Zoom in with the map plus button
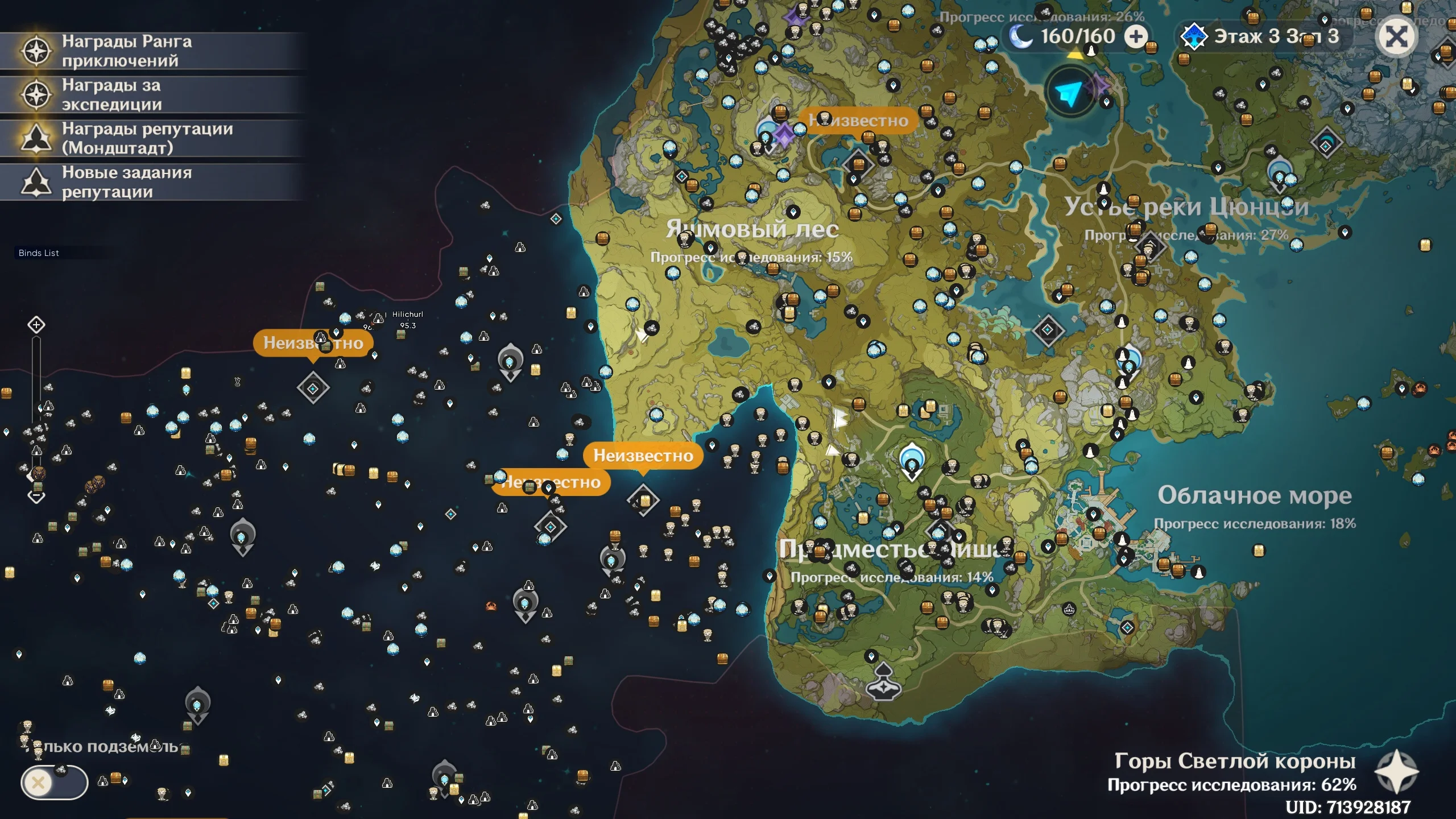Viewport: 1456px width, 819px height. [36, 325]
